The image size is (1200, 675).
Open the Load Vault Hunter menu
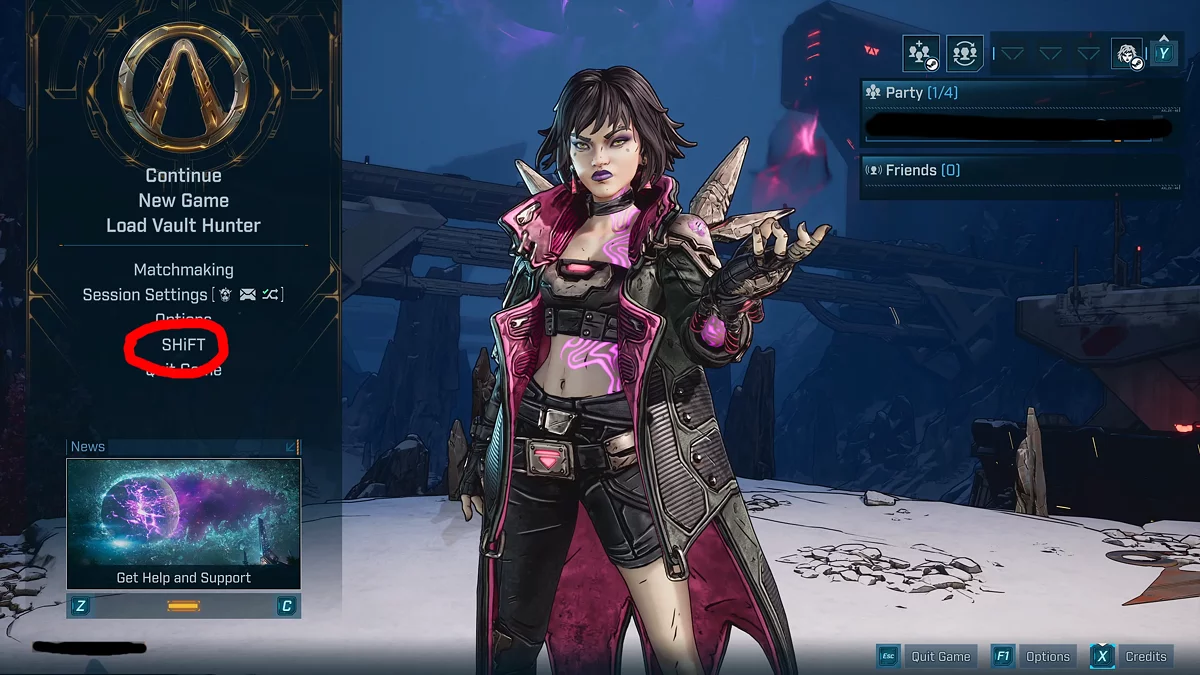[x=183, y=225]
